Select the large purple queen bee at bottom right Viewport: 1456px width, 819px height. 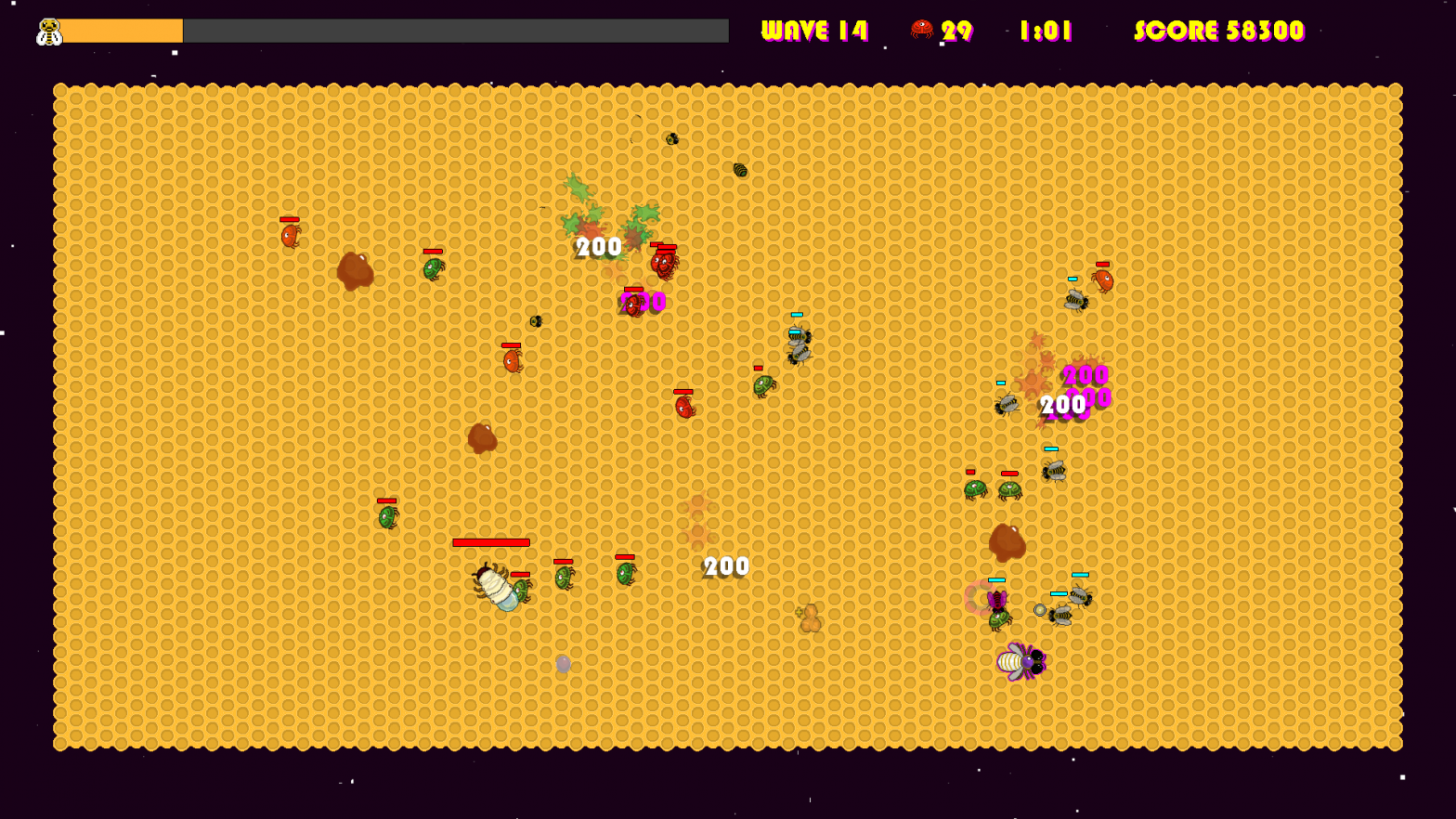pos(1021,662)
